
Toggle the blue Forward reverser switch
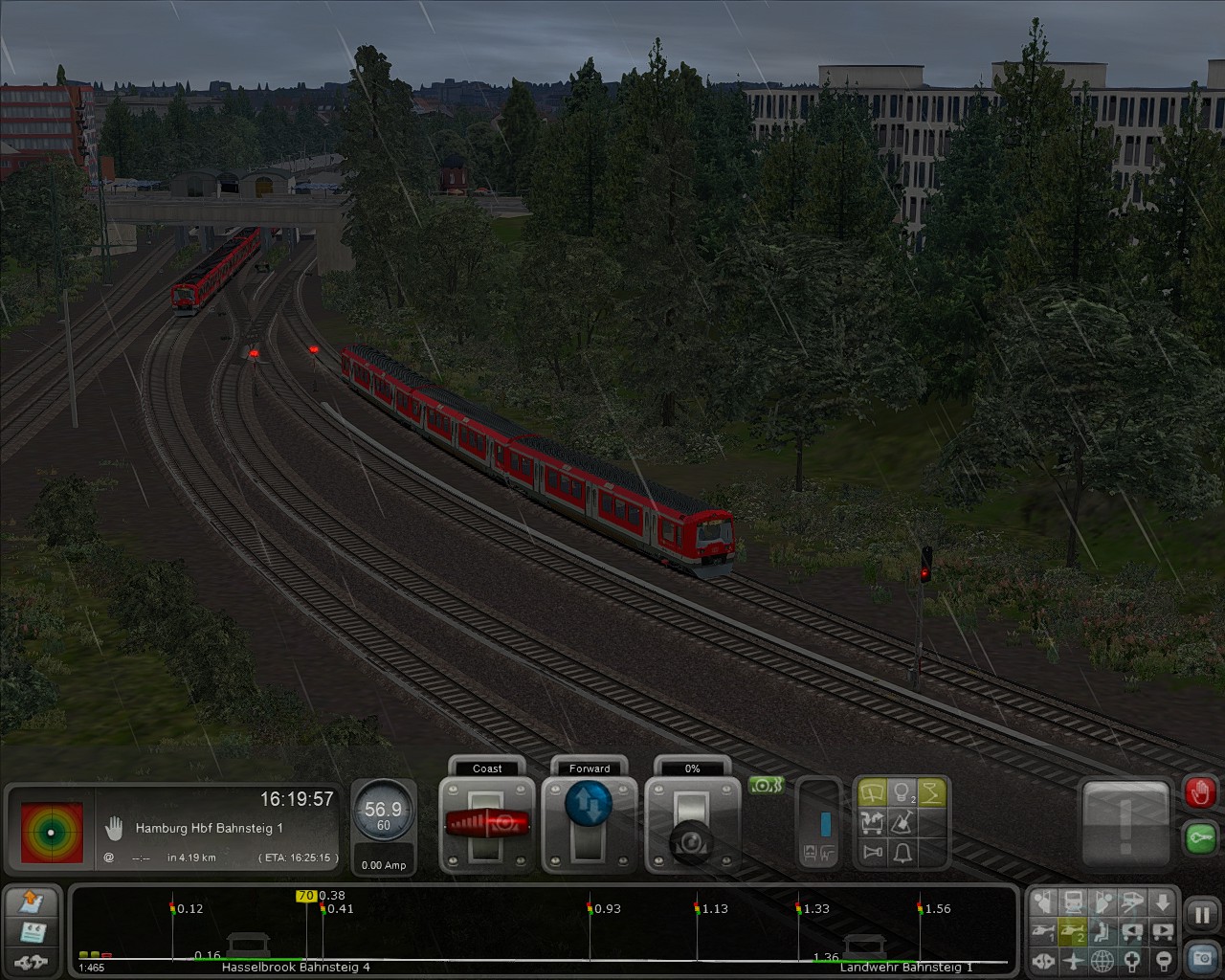click(x=589, y=806)
